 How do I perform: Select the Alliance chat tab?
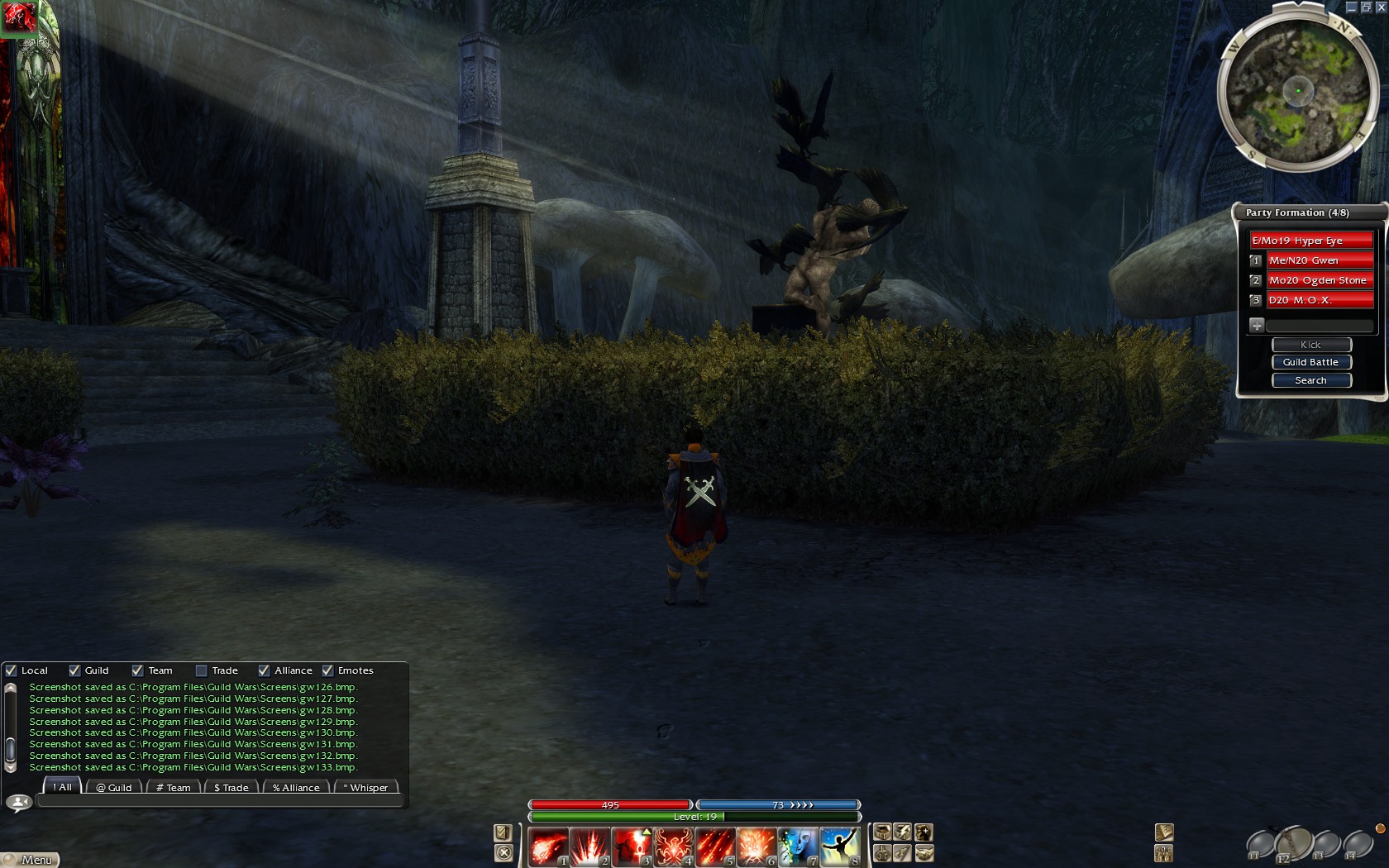tap(296, 788)
